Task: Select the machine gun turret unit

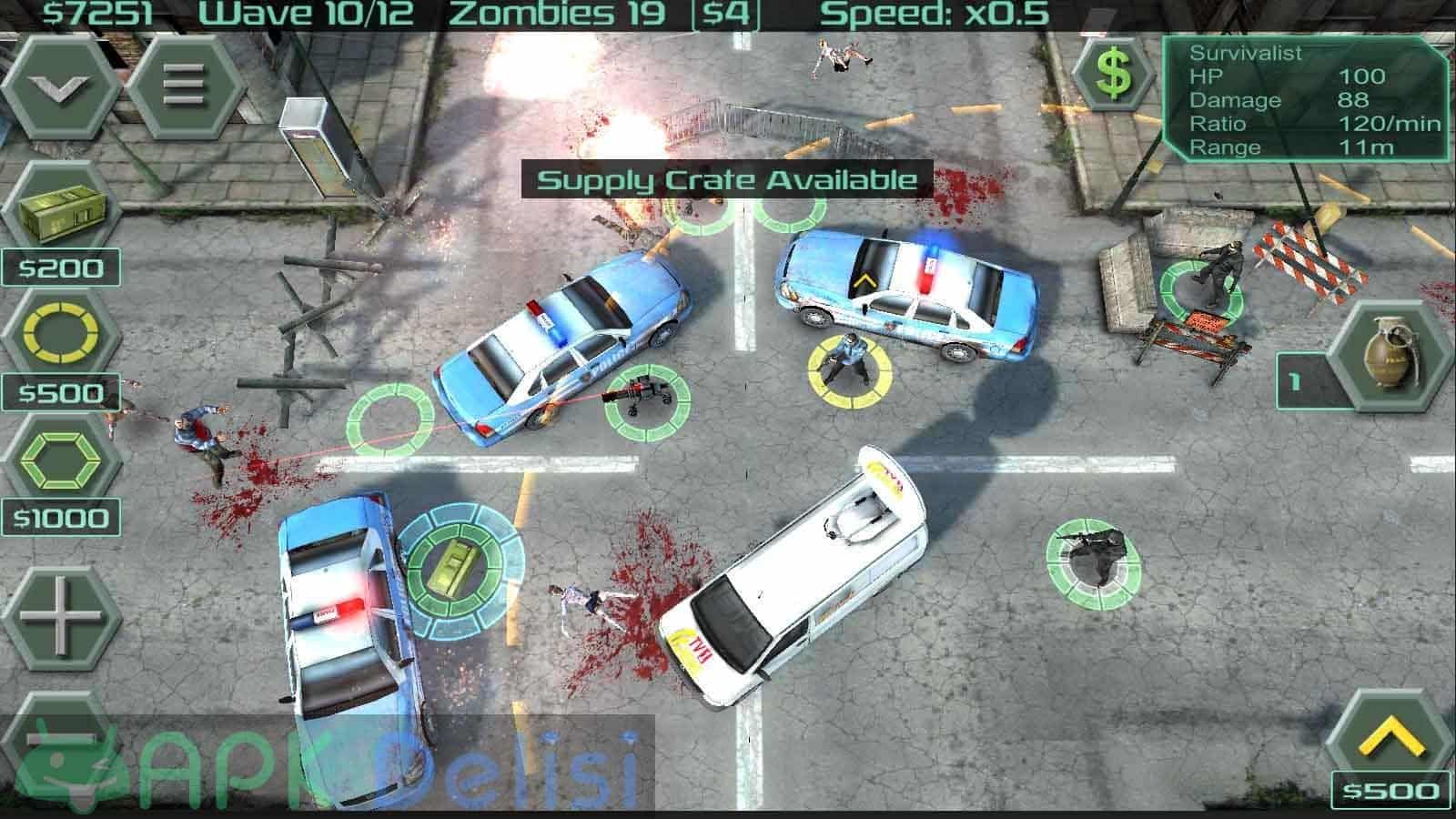Action: tap(646, 401)
